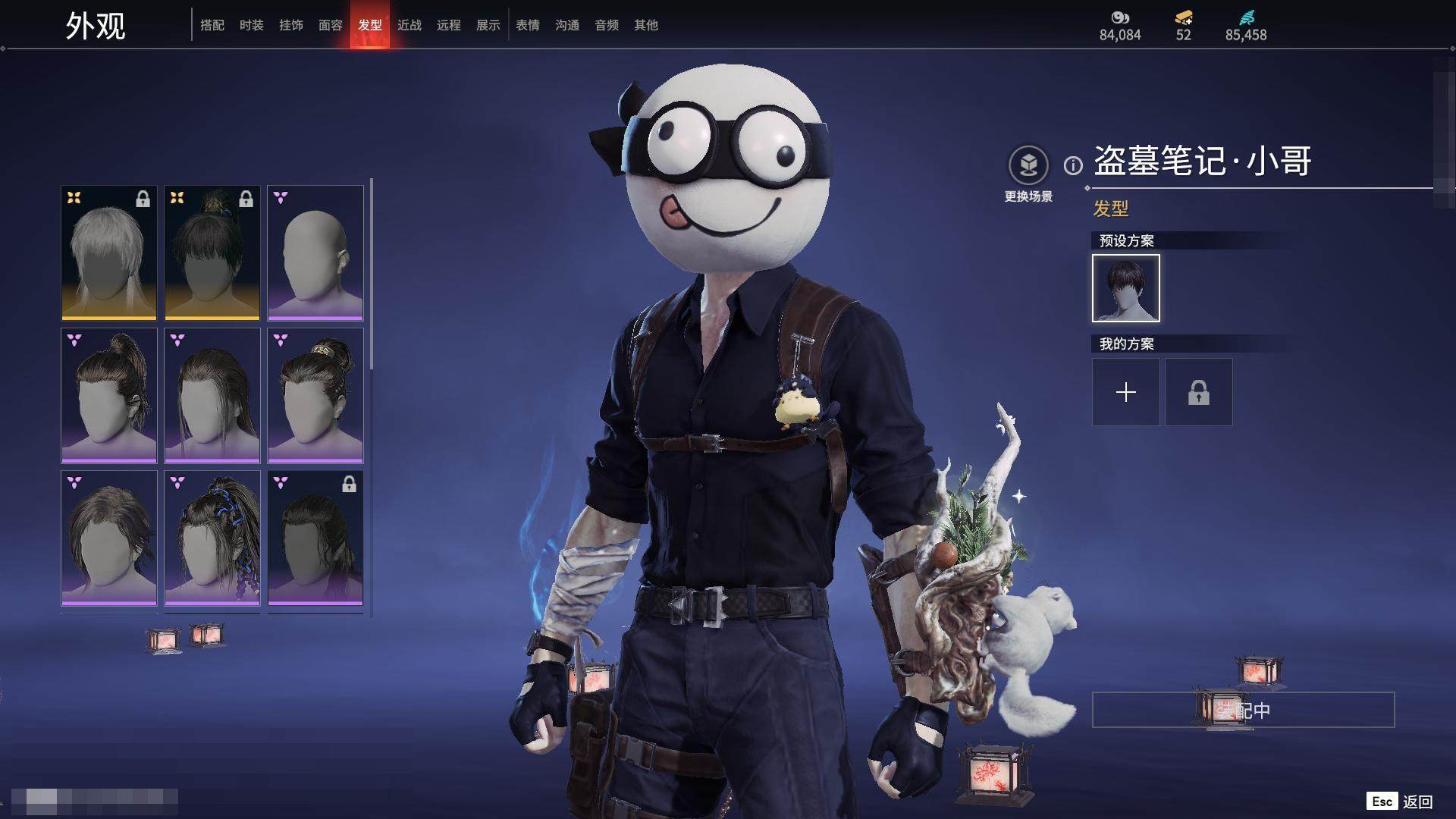Open the info icon beside 盗墓笔记·小哥
1456x819 pixels.
point(1073,165)
